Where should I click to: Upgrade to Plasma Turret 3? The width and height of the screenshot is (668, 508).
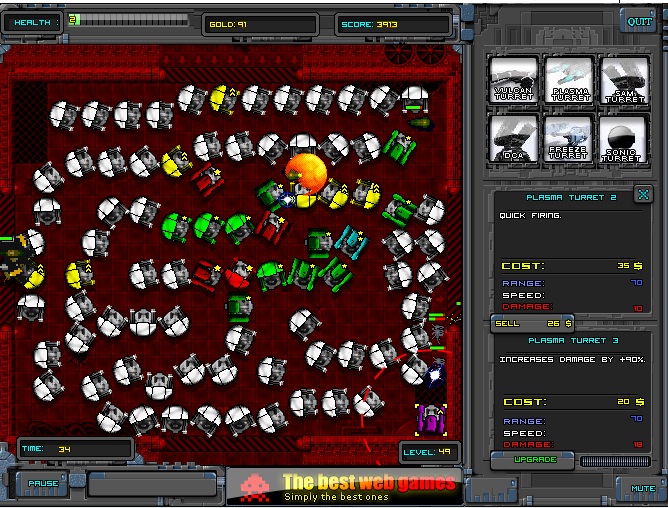pos(531,458)
